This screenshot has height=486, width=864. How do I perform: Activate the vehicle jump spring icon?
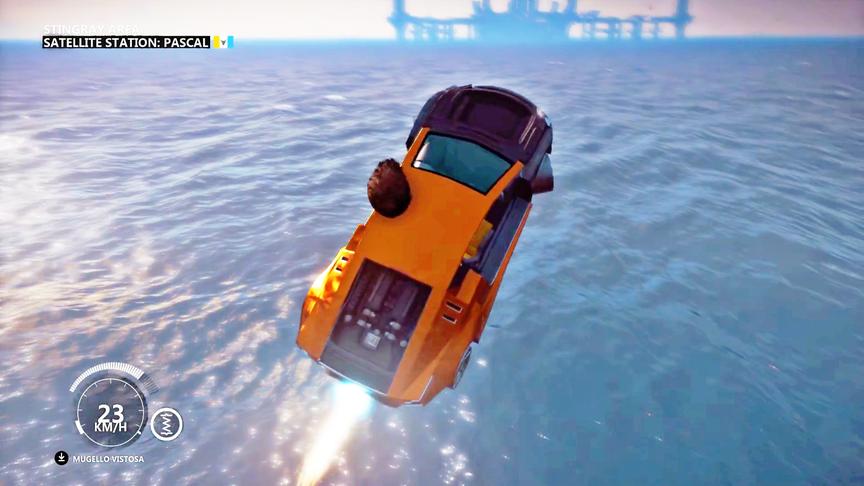click(166, 424)
